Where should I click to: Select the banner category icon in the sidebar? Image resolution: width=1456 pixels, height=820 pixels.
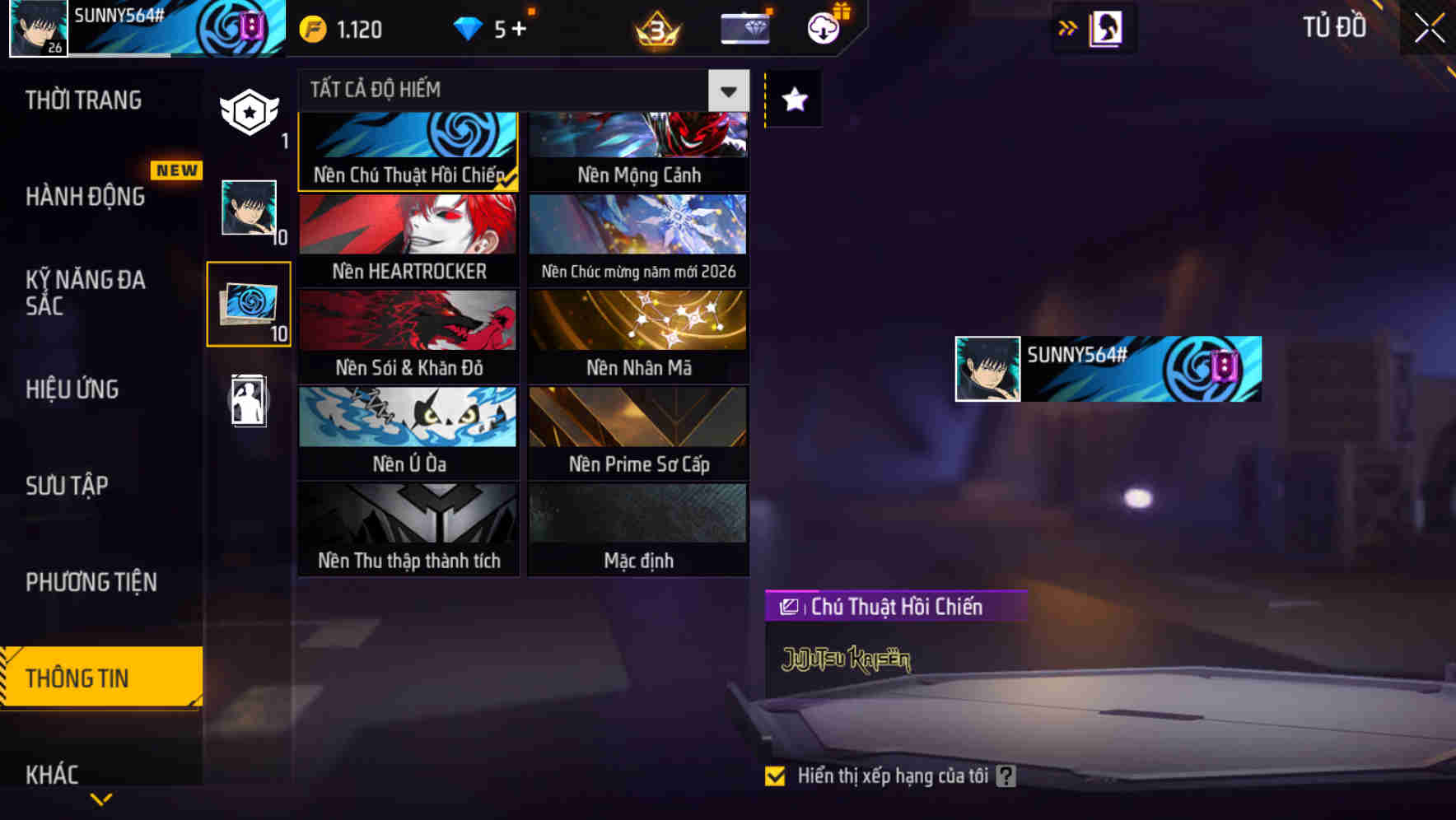(249, 111)
